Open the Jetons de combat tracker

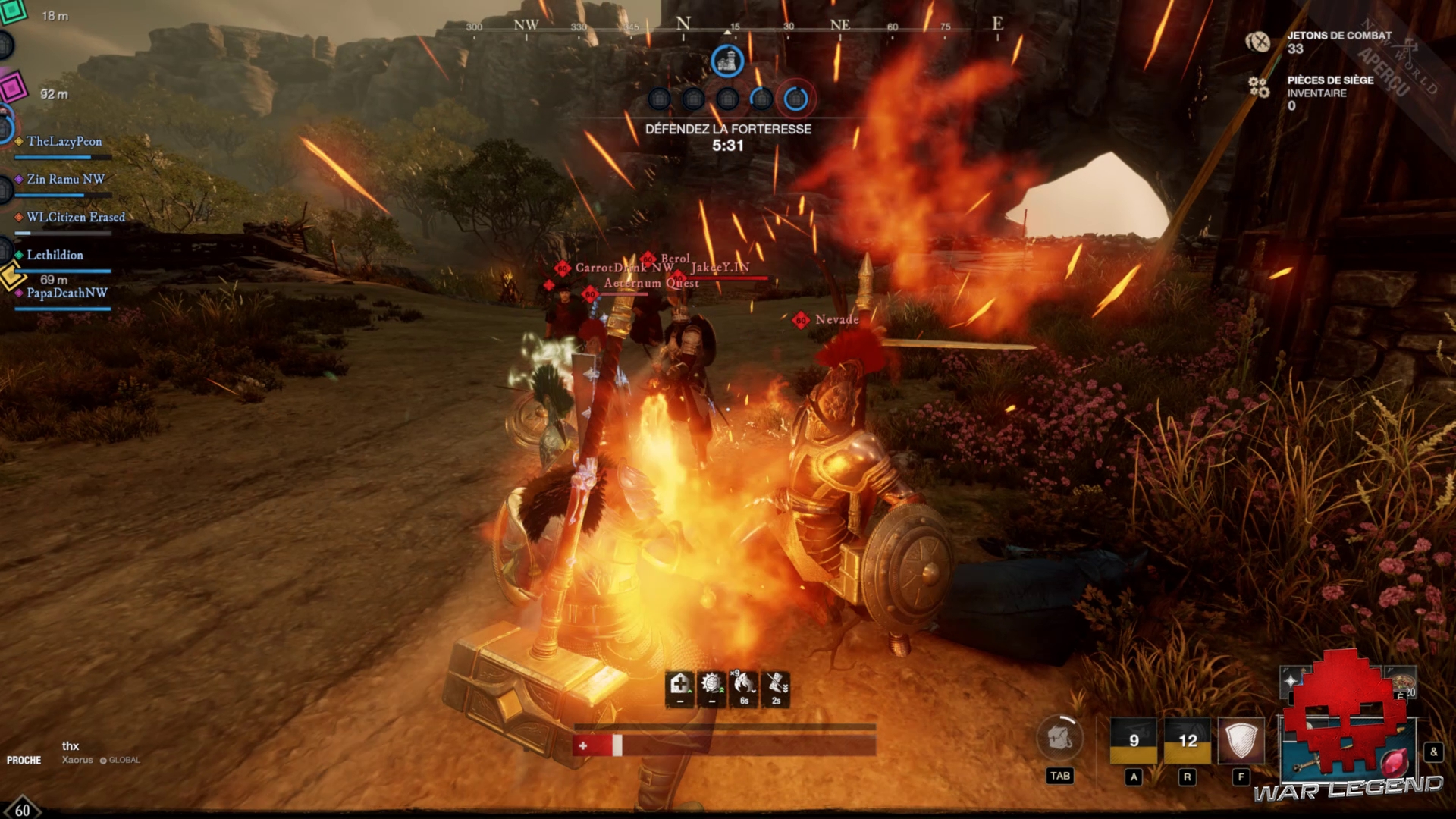1258,42
